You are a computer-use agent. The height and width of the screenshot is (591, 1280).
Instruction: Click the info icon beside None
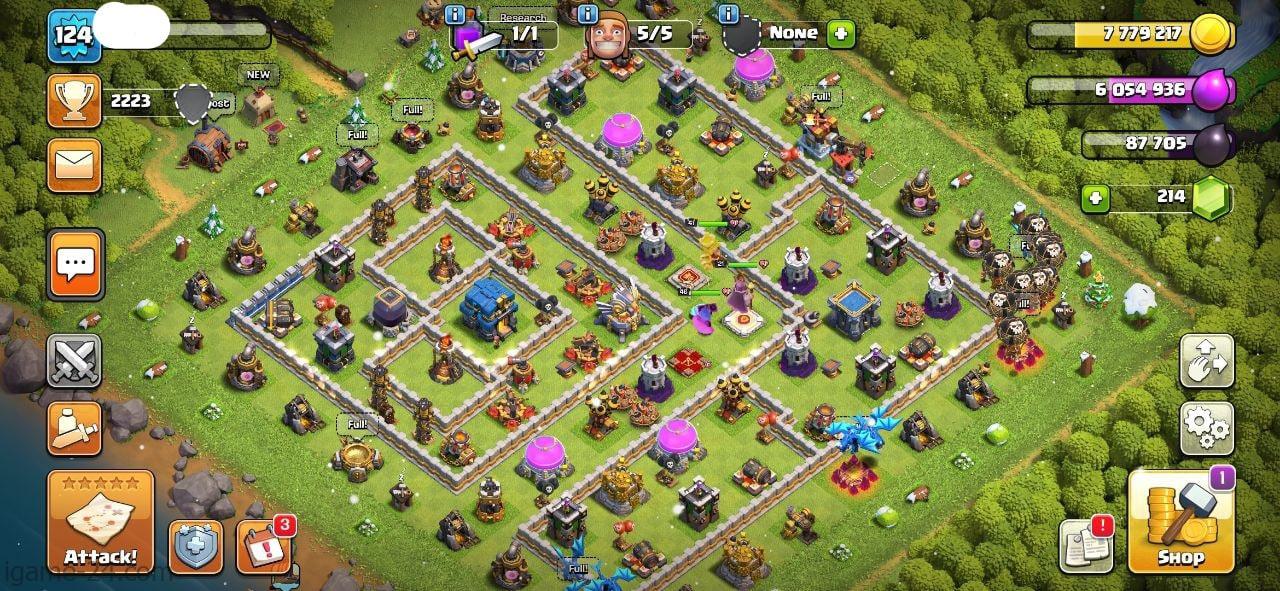click(x=728, y=14)
